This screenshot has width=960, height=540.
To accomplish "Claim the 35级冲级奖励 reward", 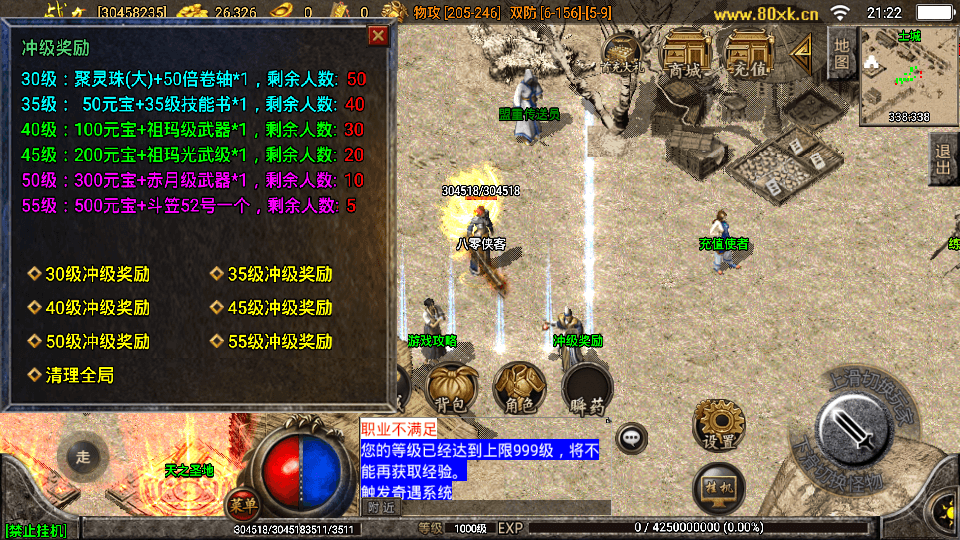I will pyautogui.click(x=272, y=274).
